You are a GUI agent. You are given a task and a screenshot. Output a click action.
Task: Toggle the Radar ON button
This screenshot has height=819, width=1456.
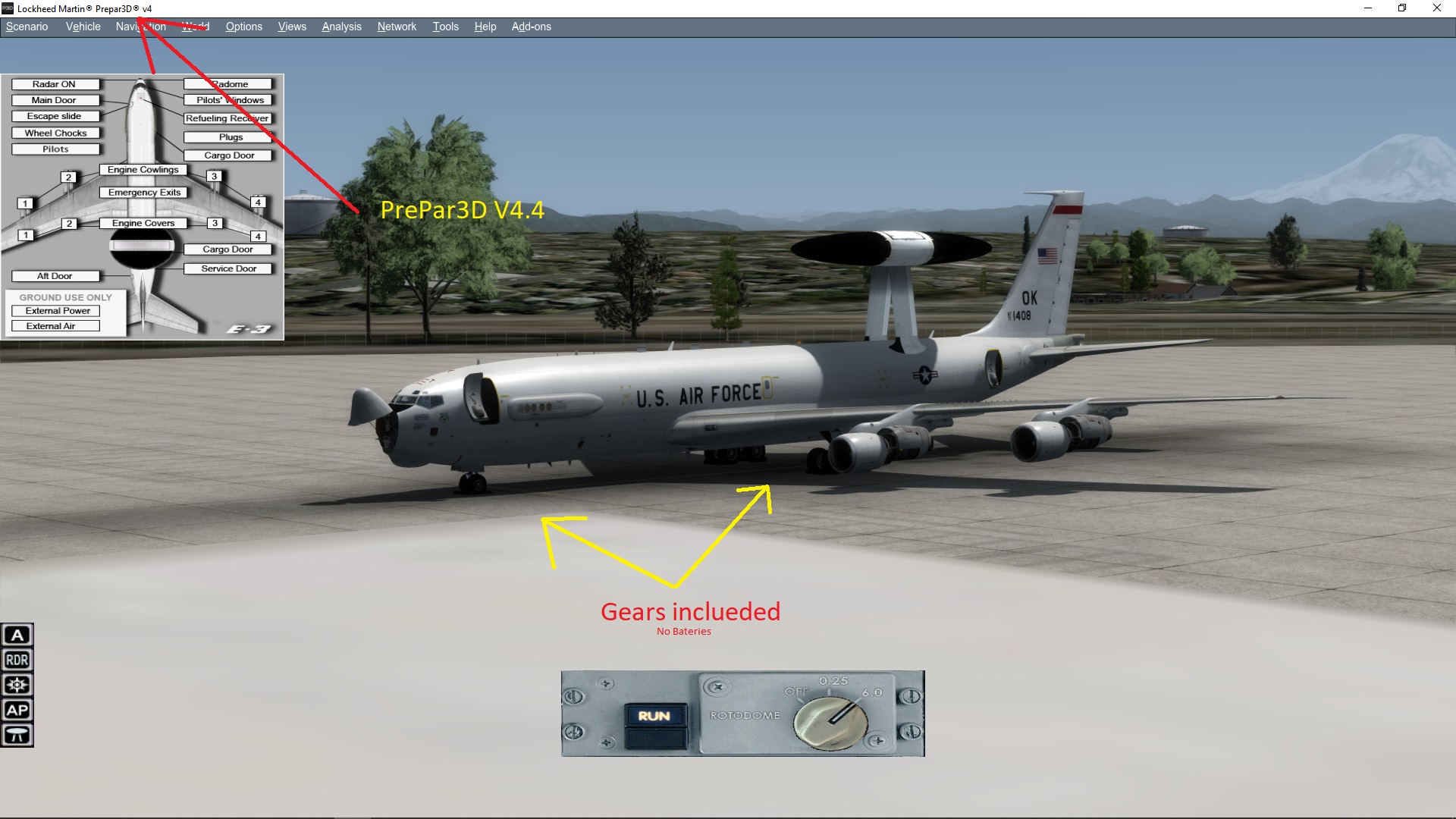coord(55,84)
